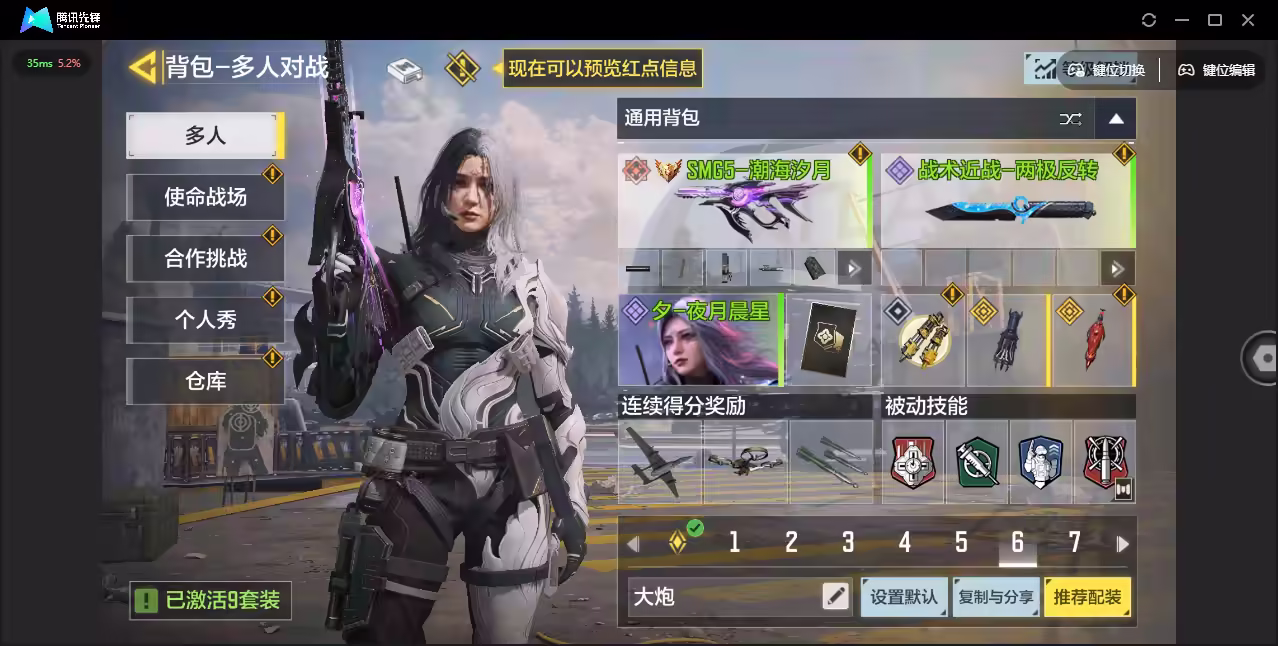The image size is (1278, 646).
Task: Open the 个人秀 tab
Action: [x=205, y=320]
